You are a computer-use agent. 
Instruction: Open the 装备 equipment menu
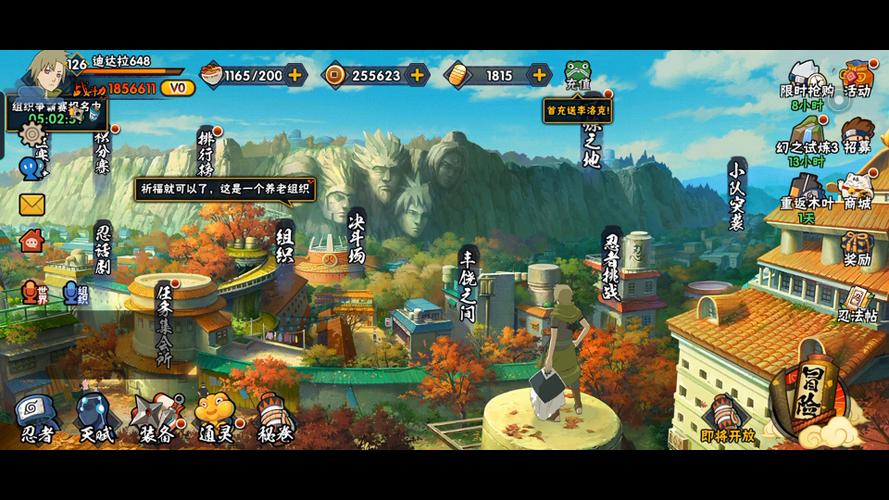point(157,418)
